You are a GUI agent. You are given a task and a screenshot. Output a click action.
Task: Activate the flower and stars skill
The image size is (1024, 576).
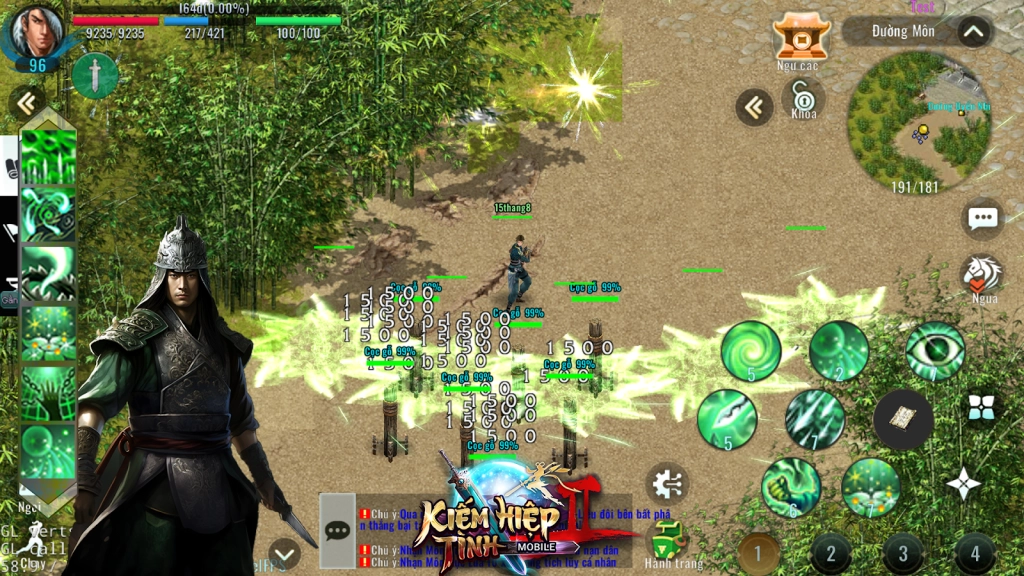click(871, 487)
